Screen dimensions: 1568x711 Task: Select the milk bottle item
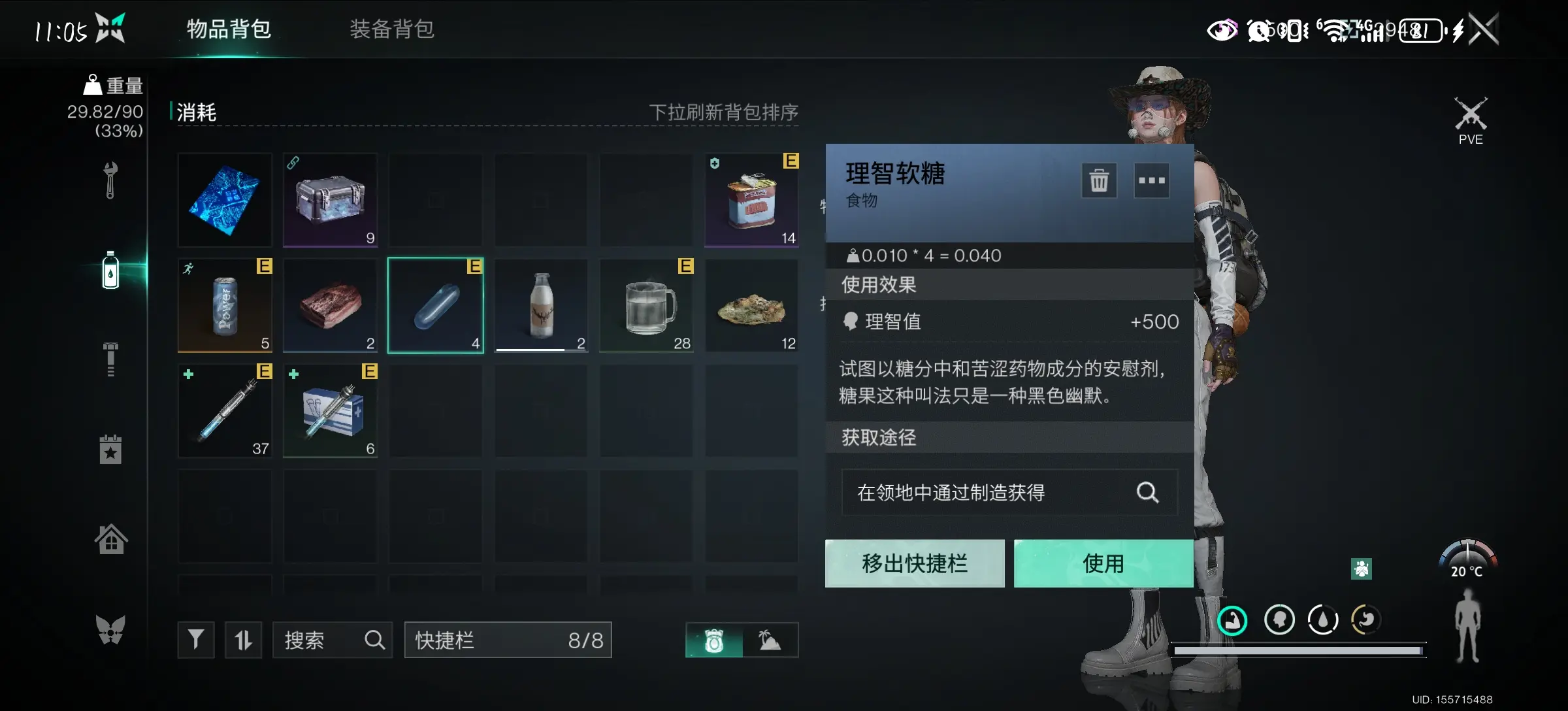coord(541,305)
